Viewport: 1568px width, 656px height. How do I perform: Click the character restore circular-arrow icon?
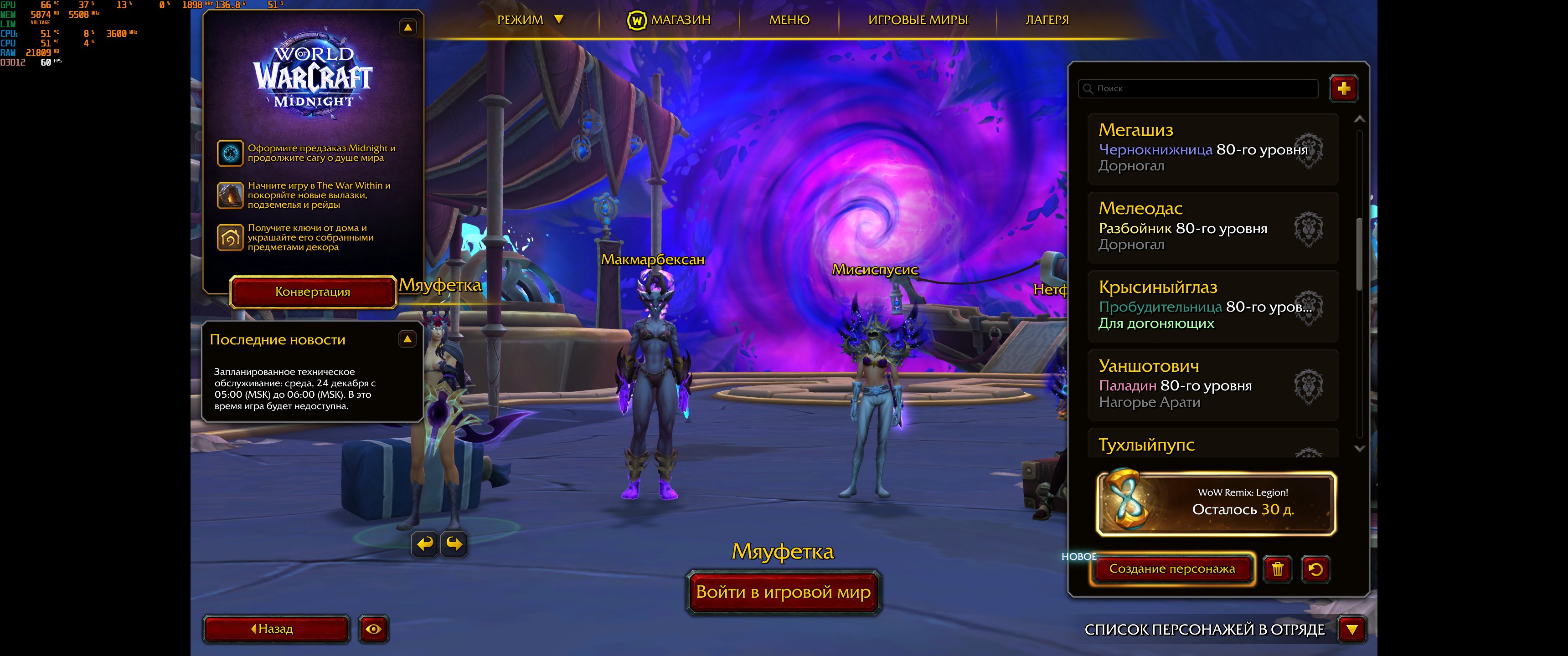tap(1316, 569)
